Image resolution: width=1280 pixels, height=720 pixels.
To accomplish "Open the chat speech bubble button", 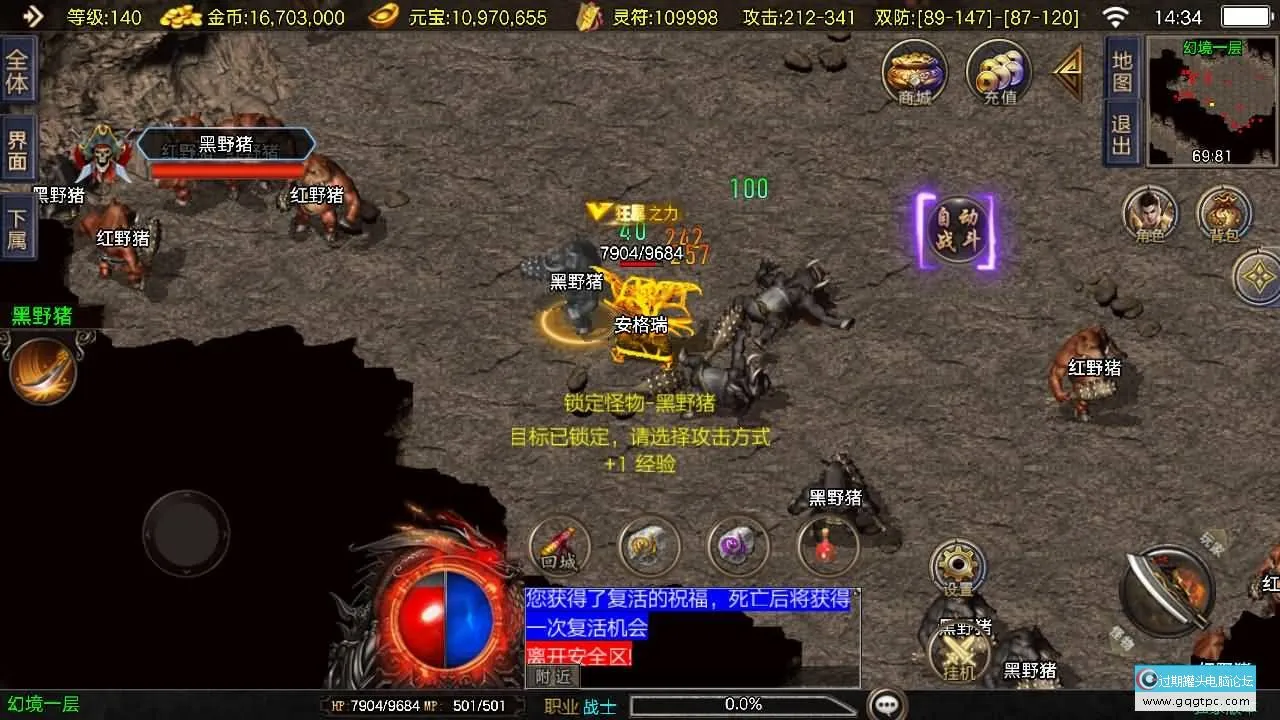I will coord(887,704).
